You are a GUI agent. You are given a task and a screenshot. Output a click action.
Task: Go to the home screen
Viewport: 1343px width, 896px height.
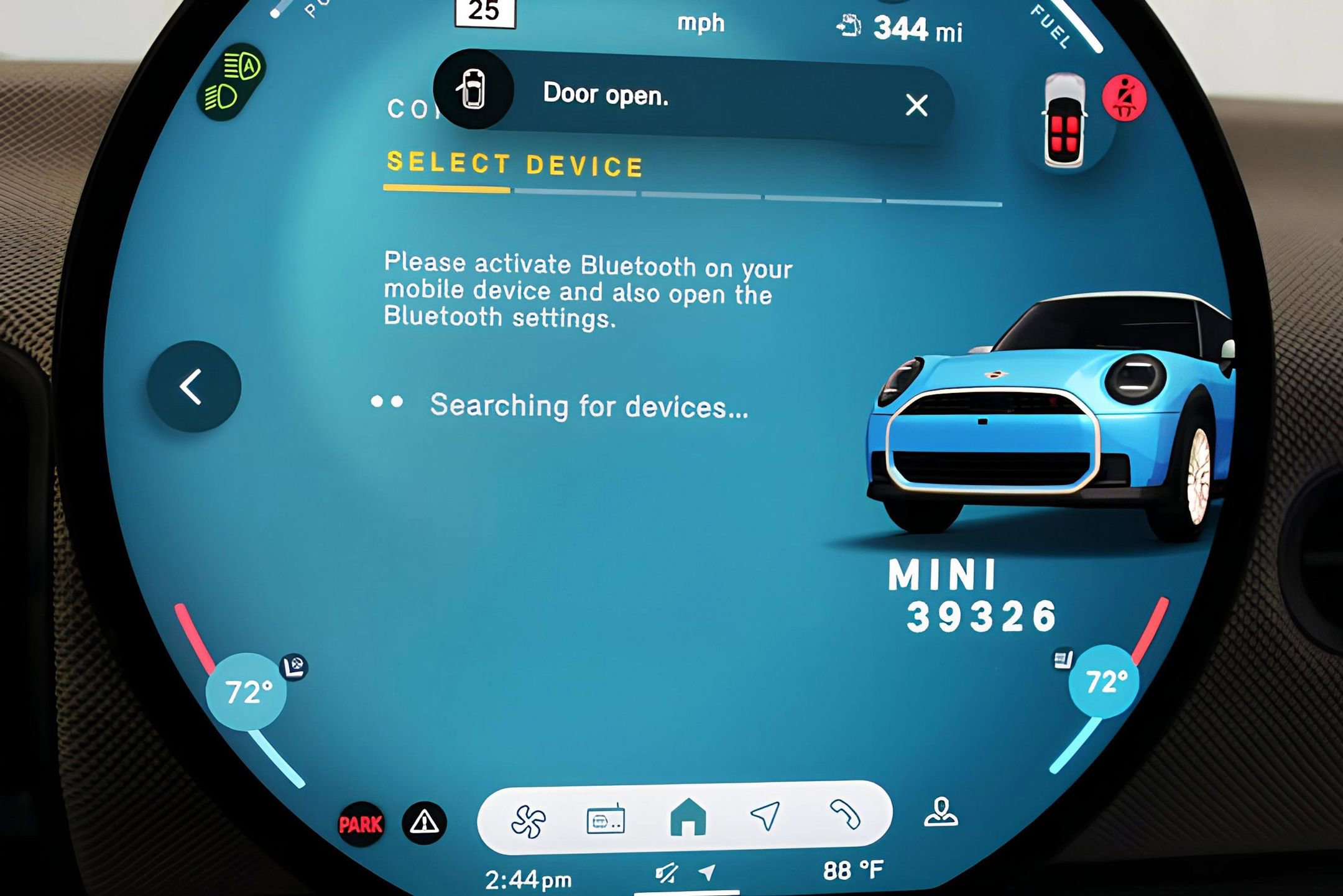tap(688, 817)
